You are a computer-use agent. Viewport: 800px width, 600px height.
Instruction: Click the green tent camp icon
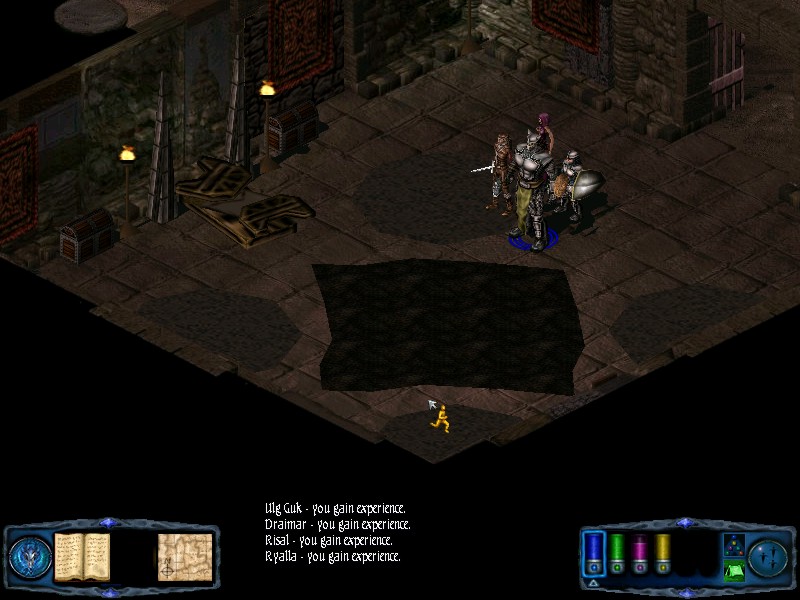(x=732, y=571)
